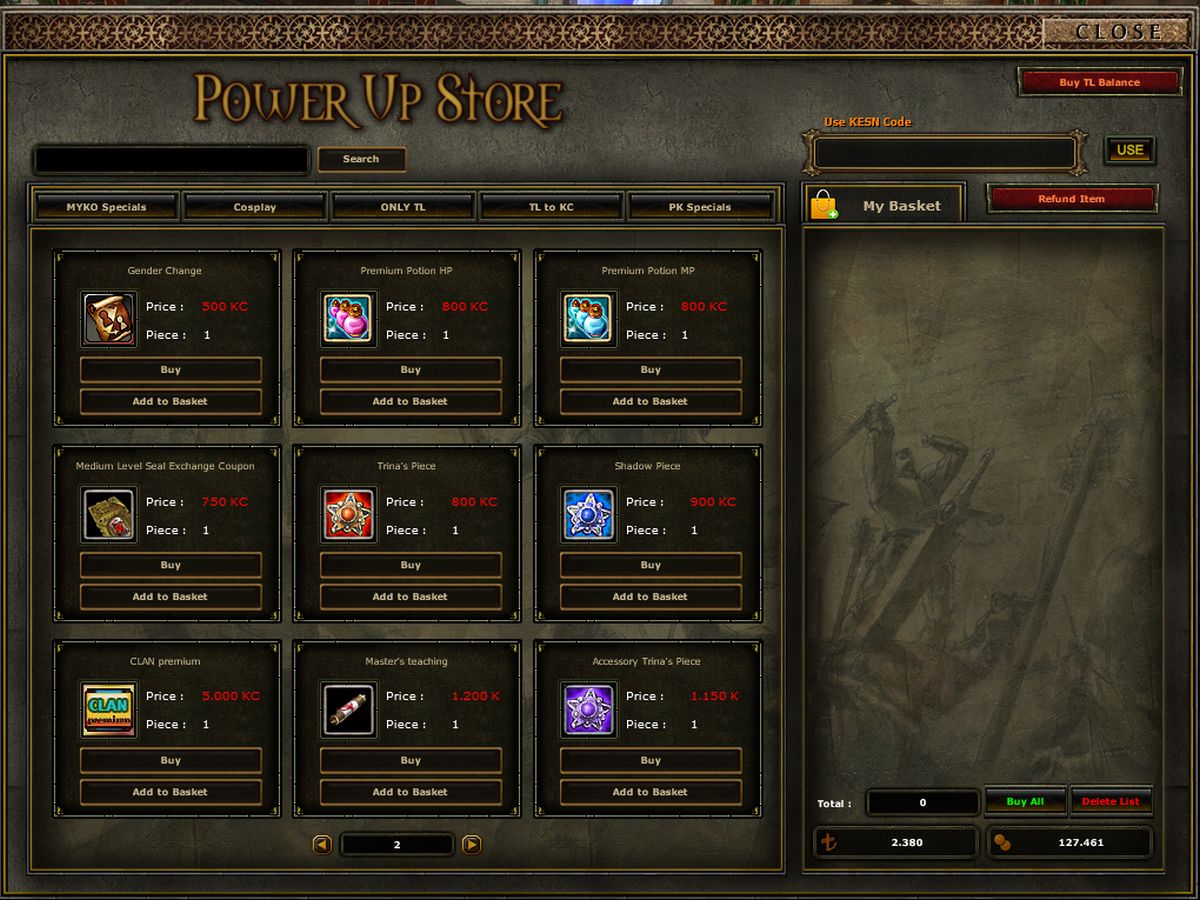The width and height of the screenshot is (1200, 900).
Task: Purchase everything with Buy All
Action: point(1025,802)
